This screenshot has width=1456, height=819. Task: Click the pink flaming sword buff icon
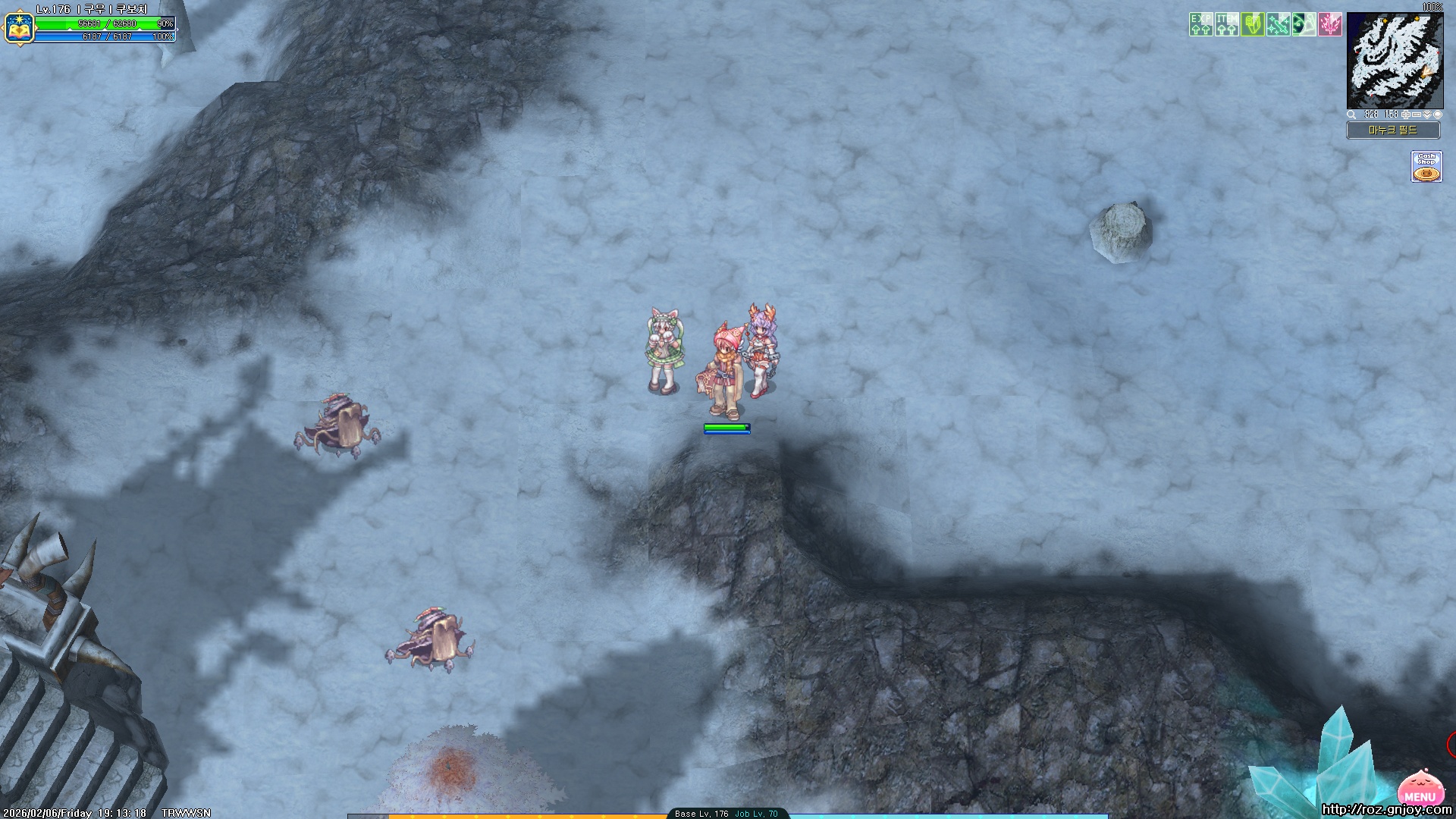pyautogui.click(x=1329, y=24)
